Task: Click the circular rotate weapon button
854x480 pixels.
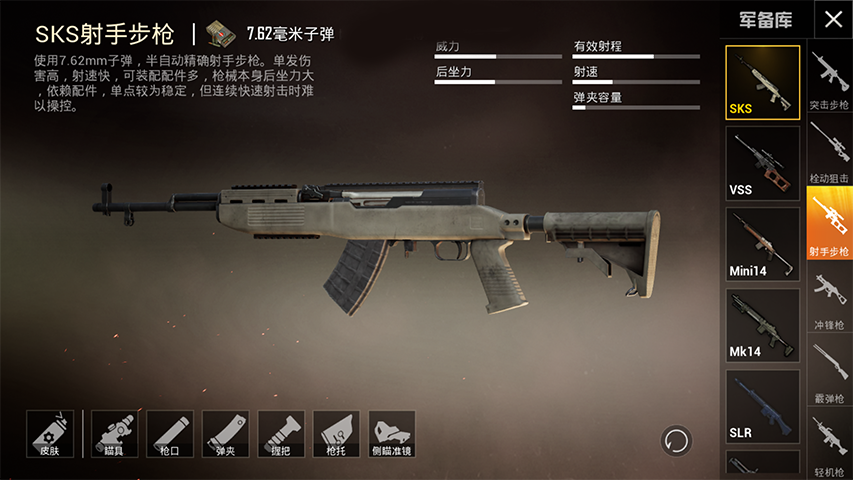Action: click(676, 440)
